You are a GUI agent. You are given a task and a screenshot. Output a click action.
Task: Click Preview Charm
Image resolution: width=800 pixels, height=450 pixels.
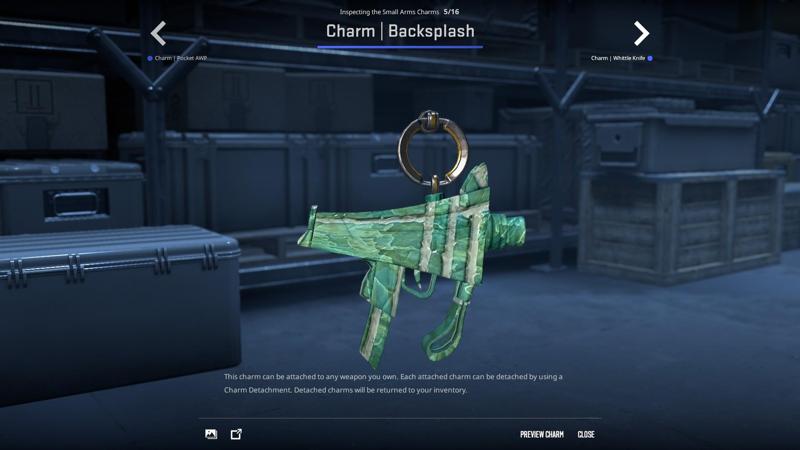pyautogui.click(x=541, y=435)
